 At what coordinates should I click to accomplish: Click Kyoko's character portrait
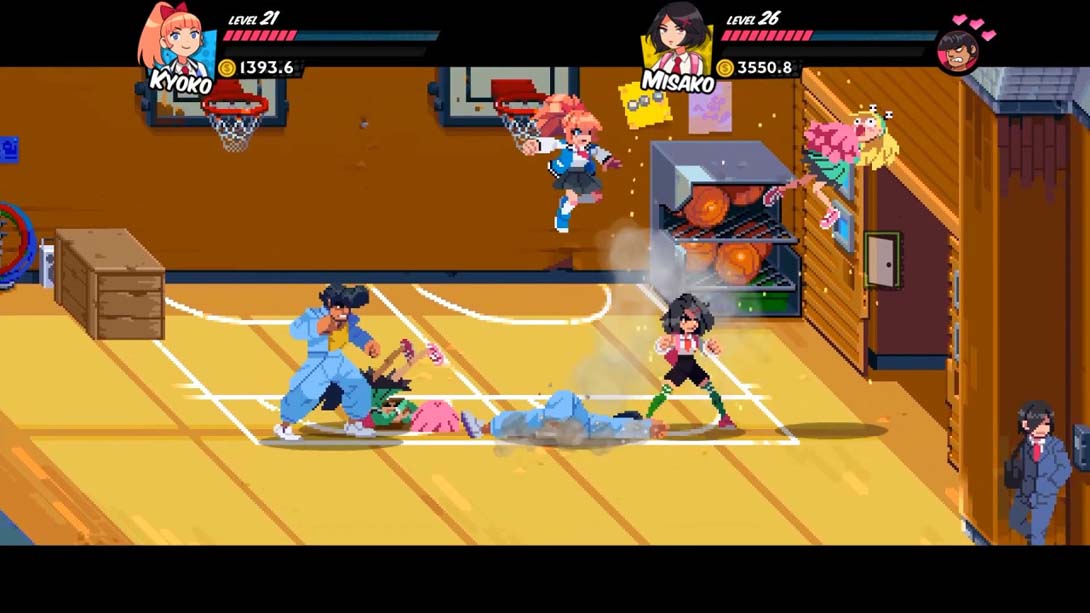[x=176, y=42]
